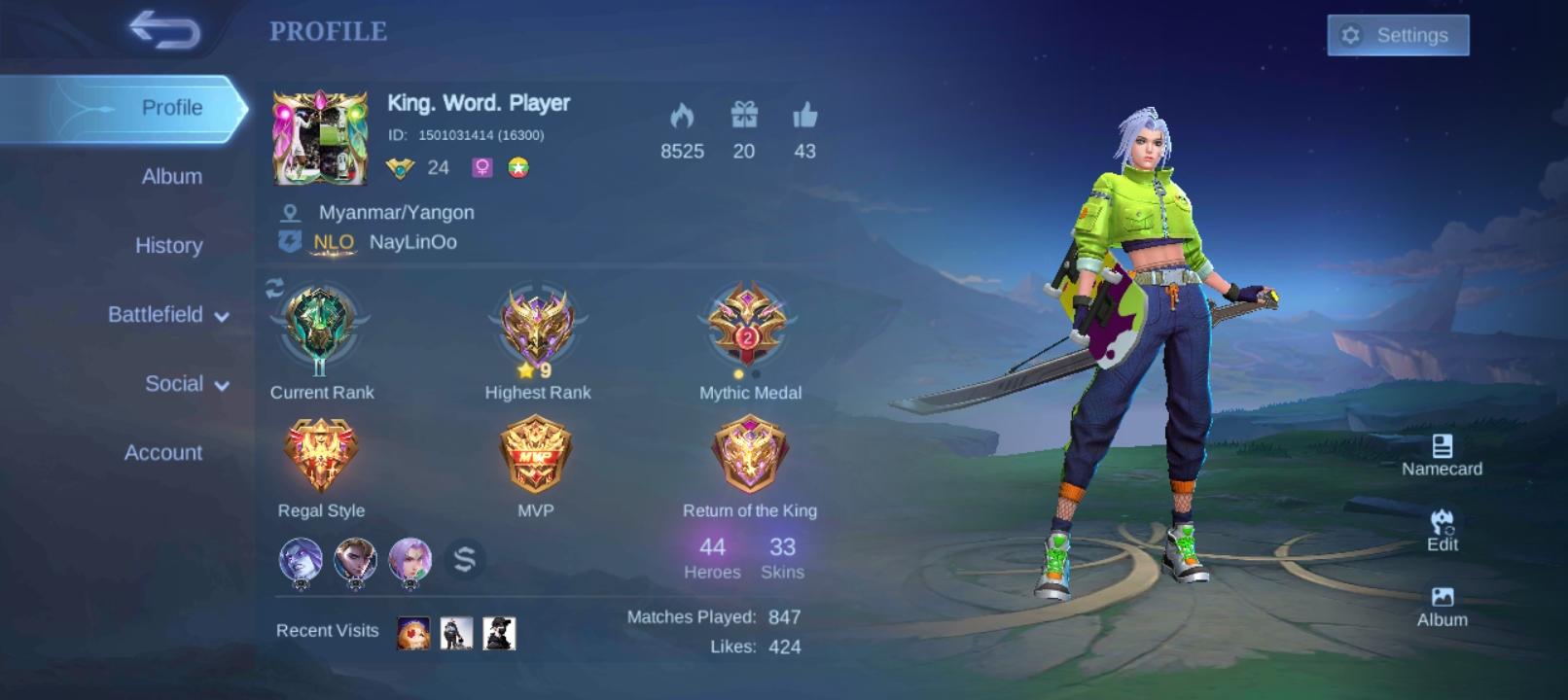Open the Account tab in sidebar
This screenshot has height=700, width=1568.
click(161, 452)
